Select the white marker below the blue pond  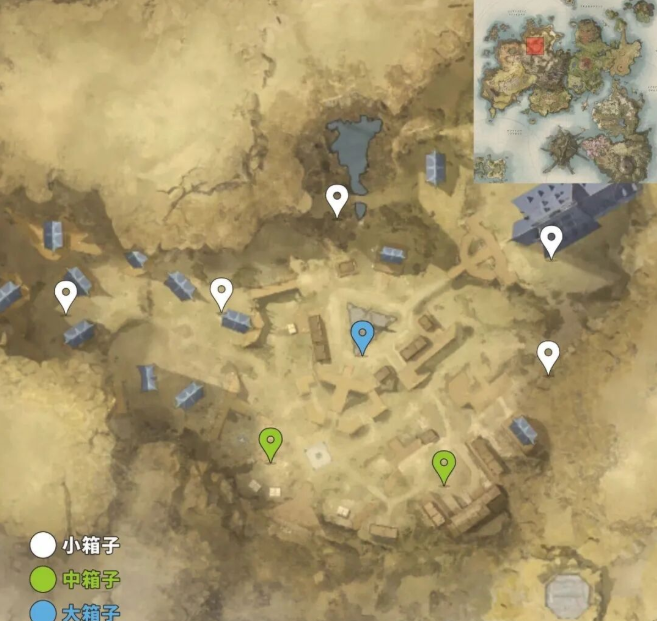coord(338,200)
